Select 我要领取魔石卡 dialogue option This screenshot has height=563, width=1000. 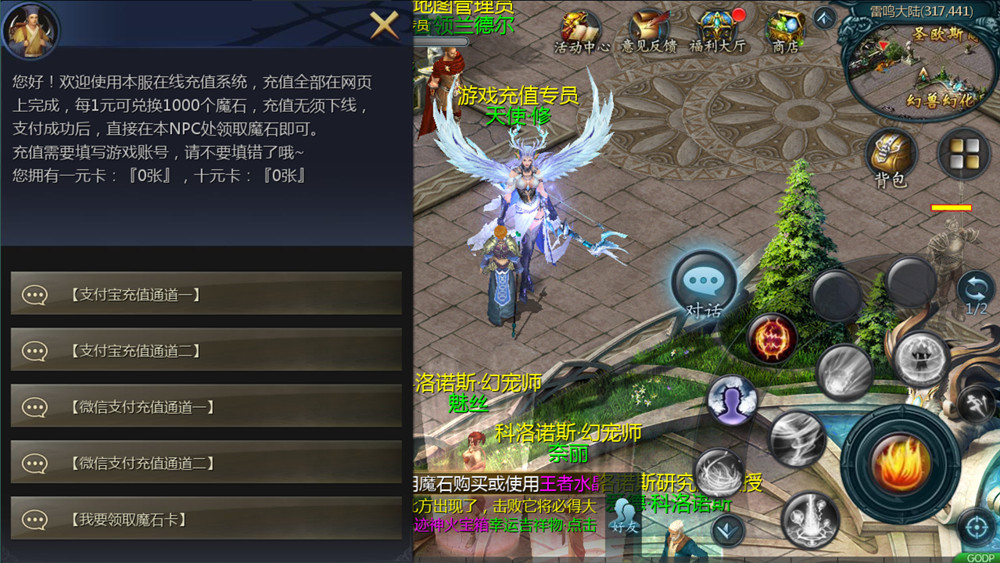click(206, 519)
